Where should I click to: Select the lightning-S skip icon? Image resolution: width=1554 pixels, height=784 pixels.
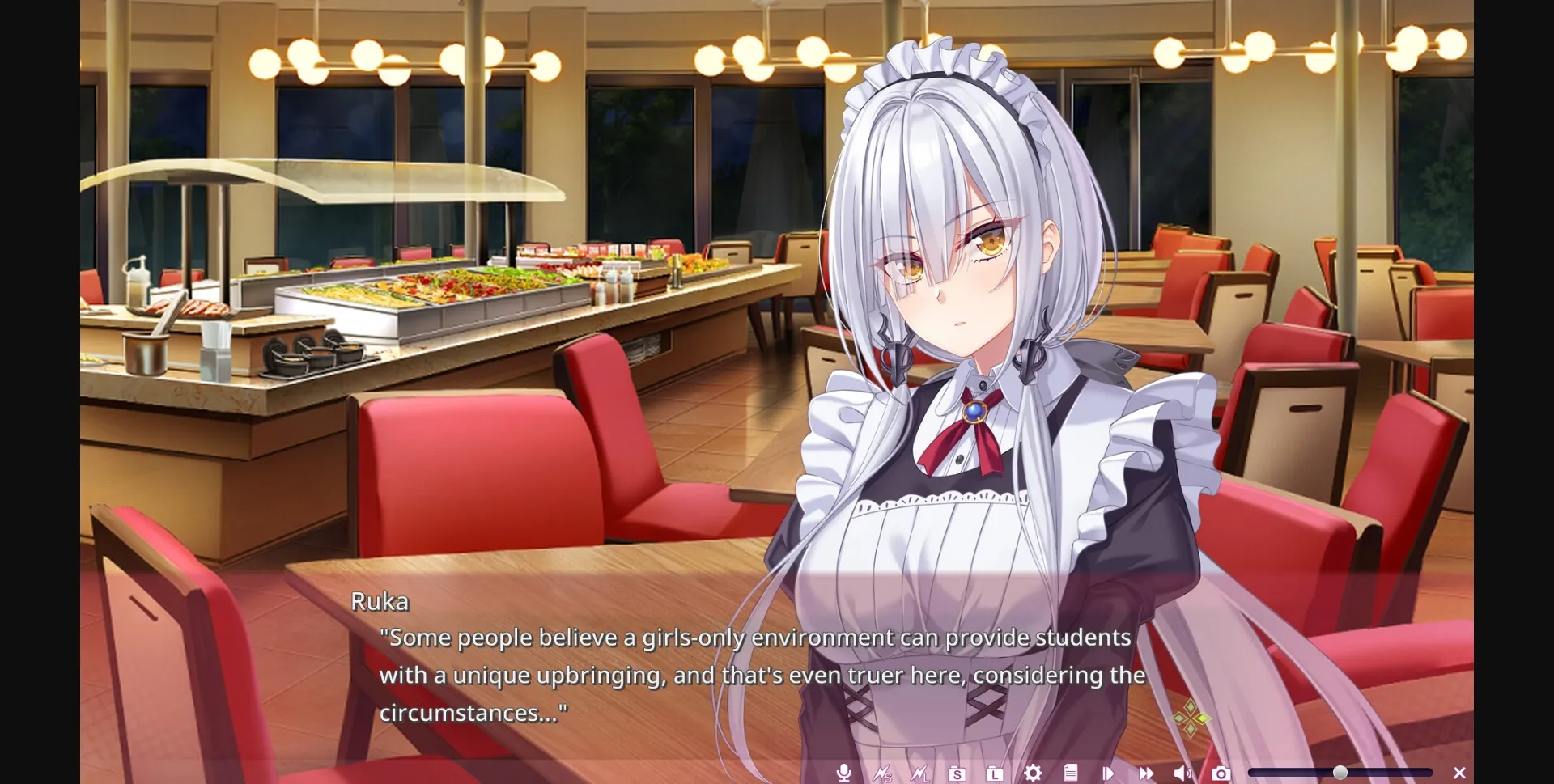(882, 773)
